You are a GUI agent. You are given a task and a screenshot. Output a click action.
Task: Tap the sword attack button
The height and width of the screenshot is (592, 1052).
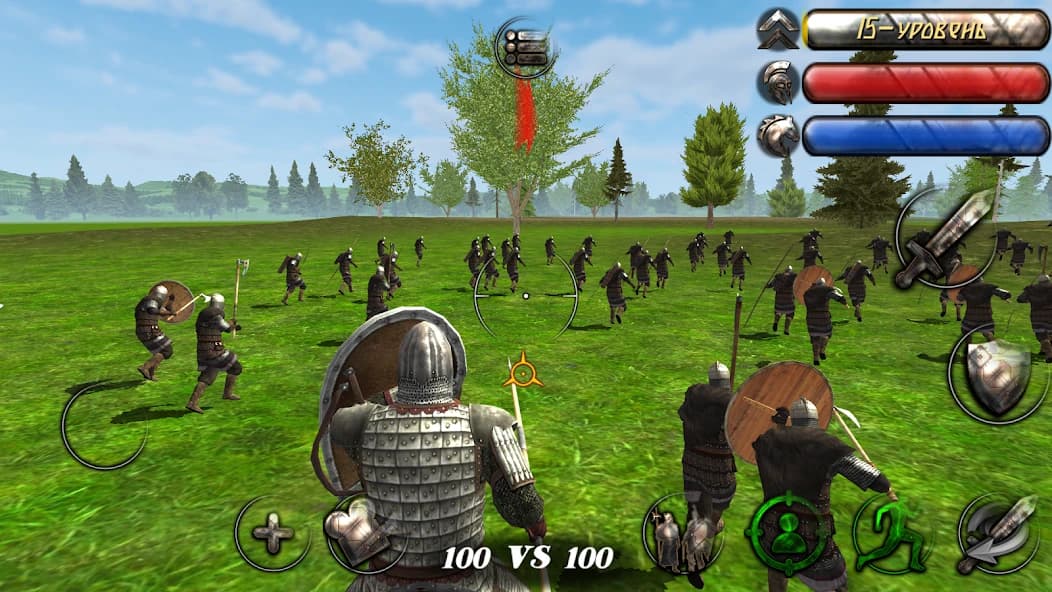pos(943,236)
